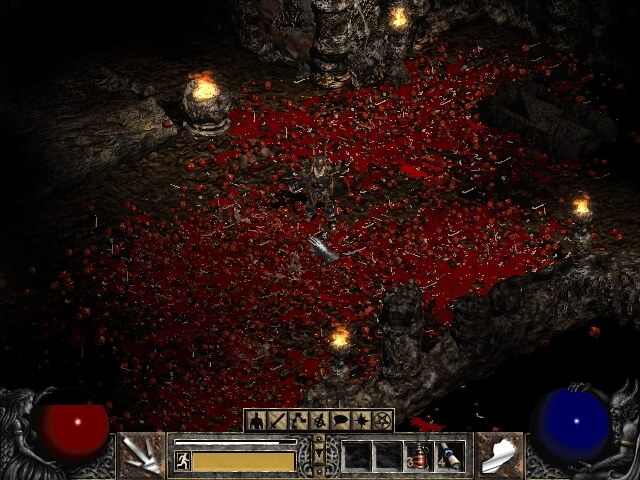Select the right mouse skill button
640x480 pixels.
coord(498,455)
